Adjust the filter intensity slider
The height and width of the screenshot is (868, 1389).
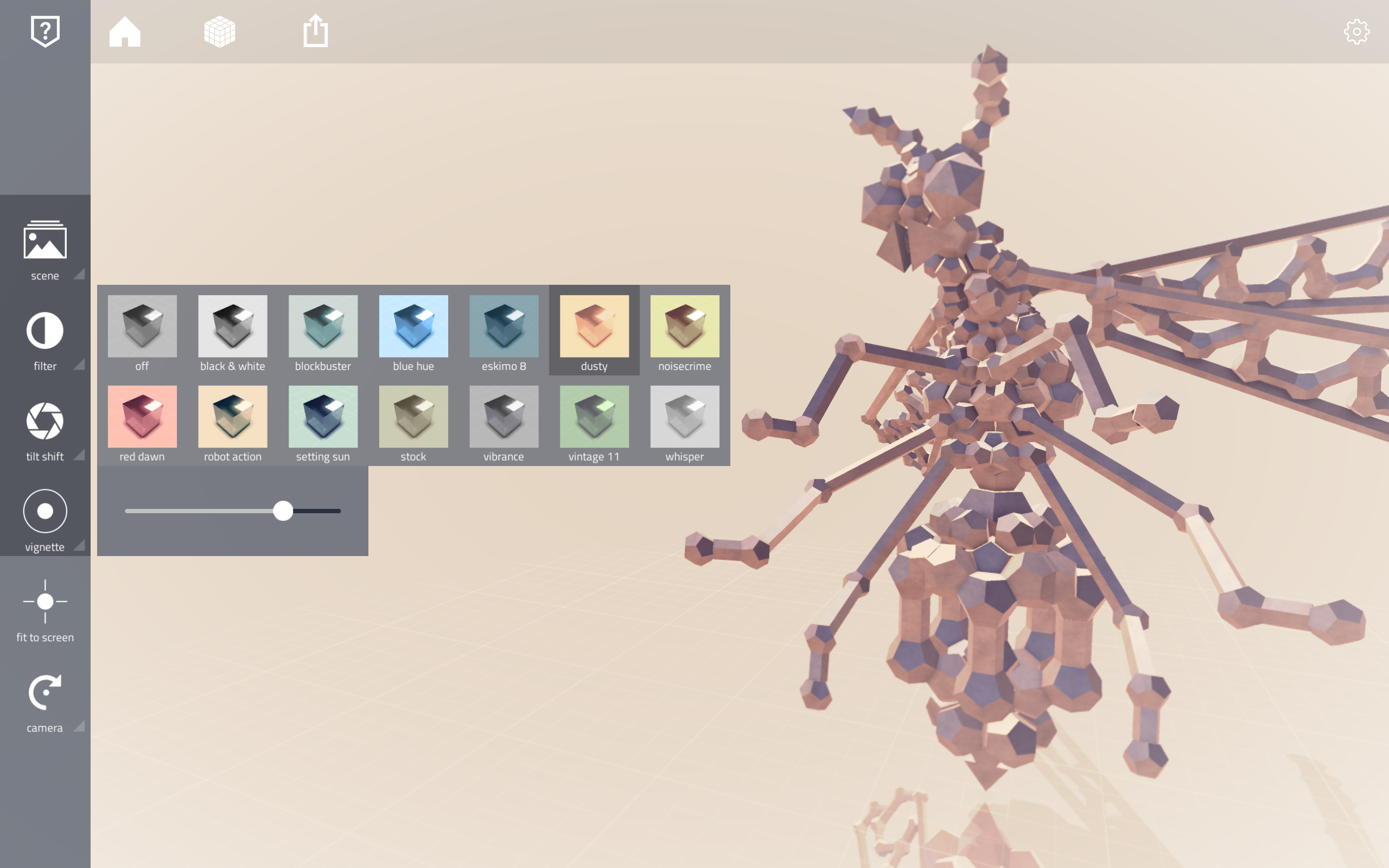(x=283, y=510)
